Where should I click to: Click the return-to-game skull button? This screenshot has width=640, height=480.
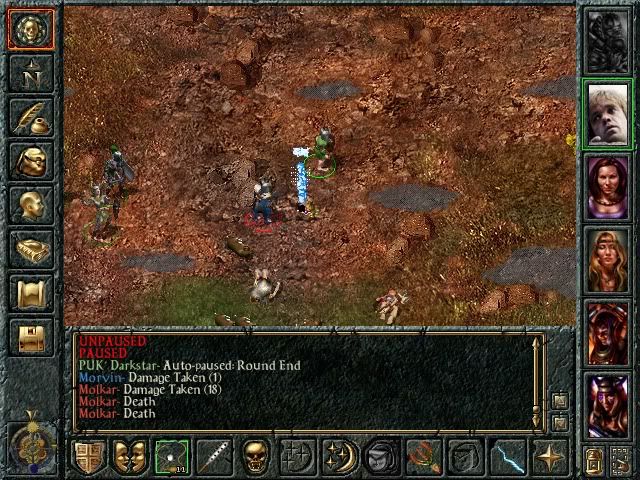(x=31, y=30)
